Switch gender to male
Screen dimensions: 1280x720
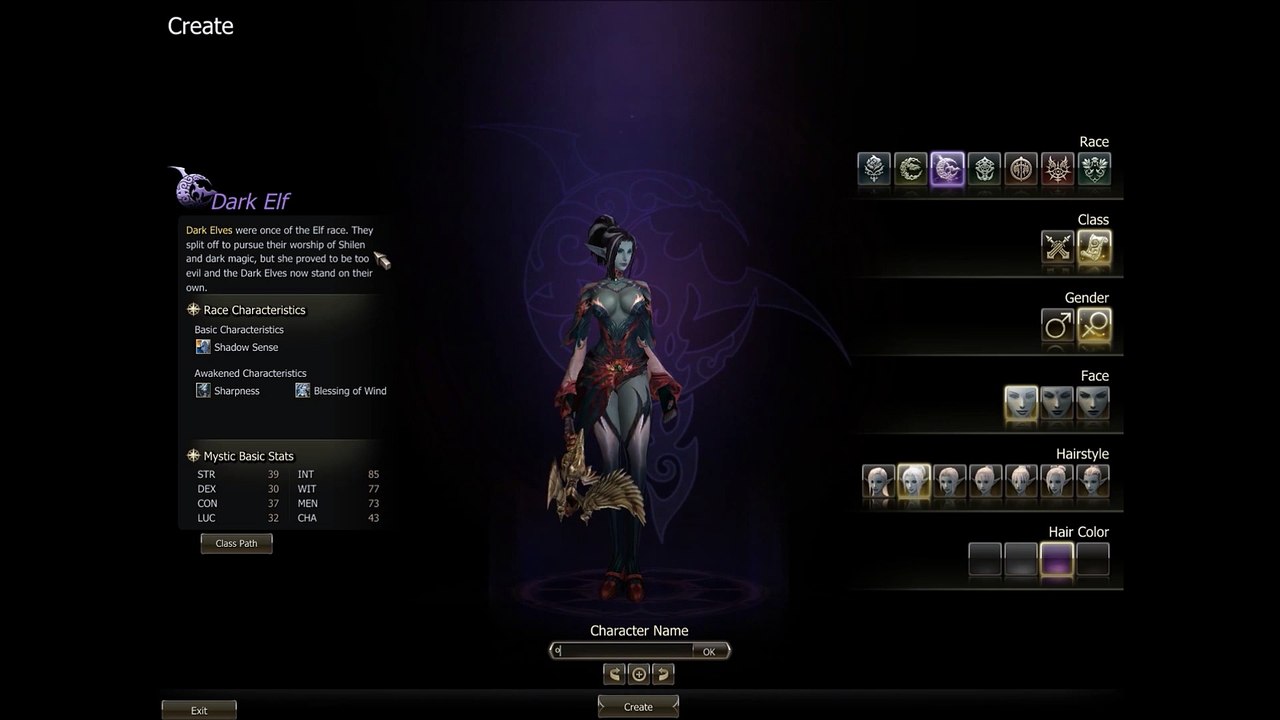pyautogui.click(x=1057, y=324)
